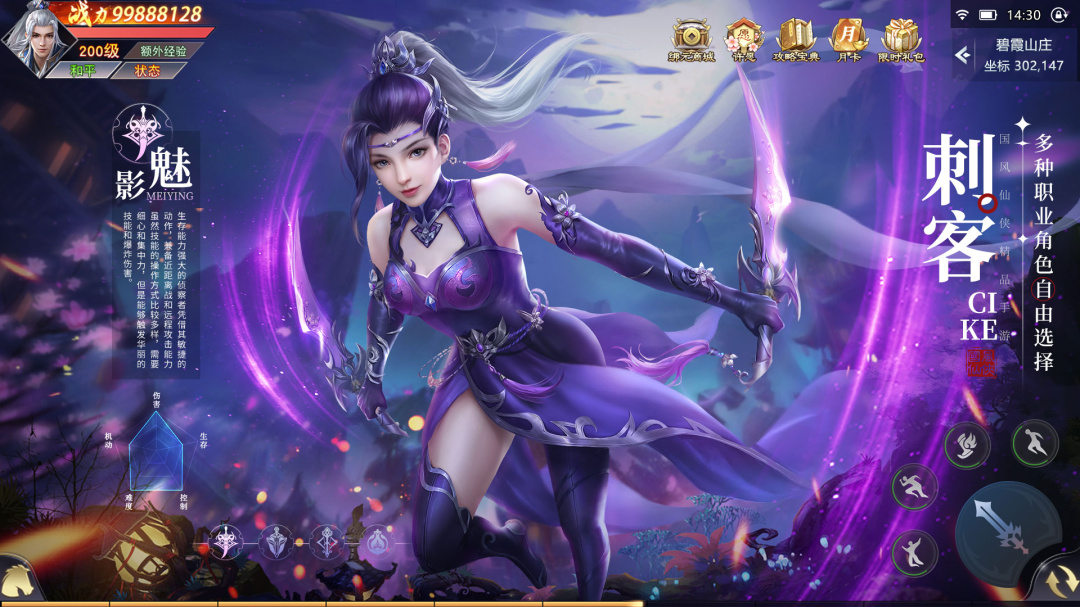Open the 状态 status button
The width and height of the screenshot is (1080, 607).
(147, 70)
